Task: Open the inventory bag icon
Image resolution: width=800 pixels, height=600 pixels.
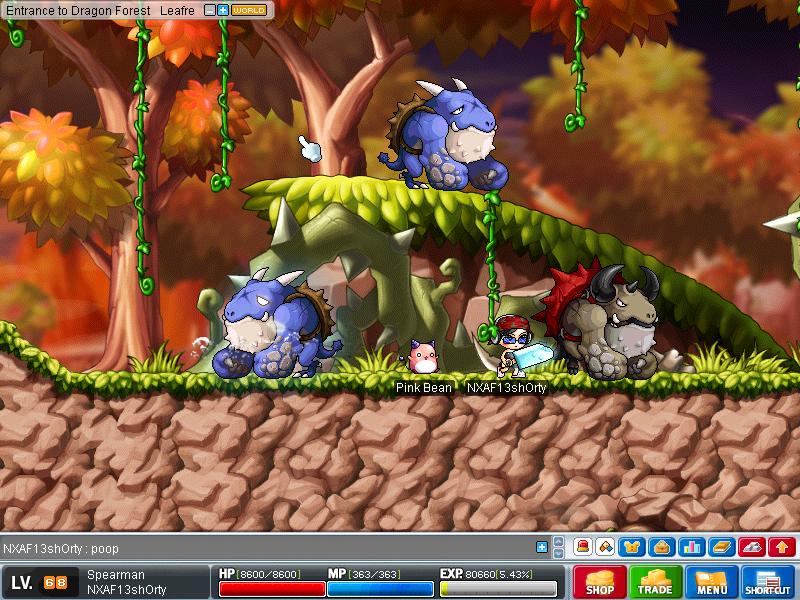Action: click(x=661, y=547)
